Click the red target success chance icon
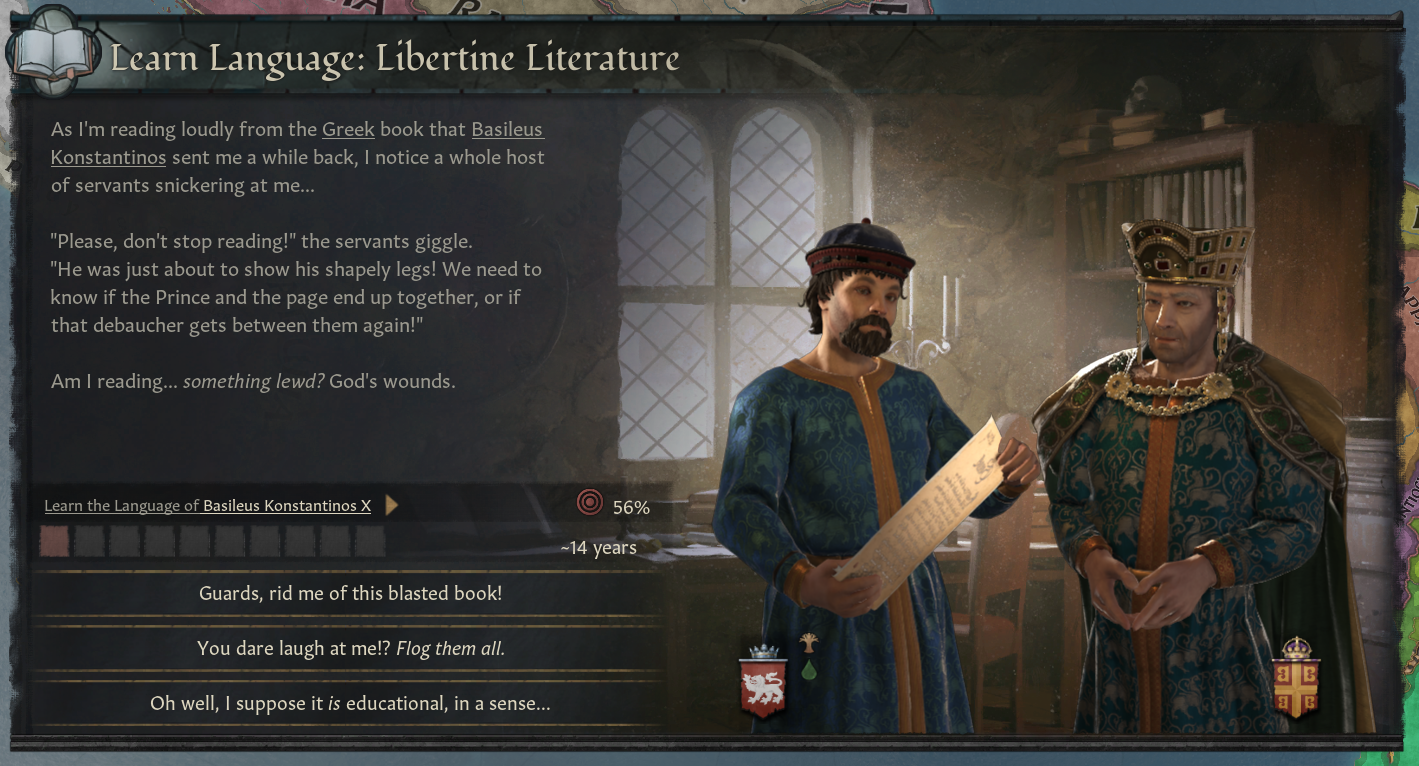 pyautogui.click(x=590, y=503)
